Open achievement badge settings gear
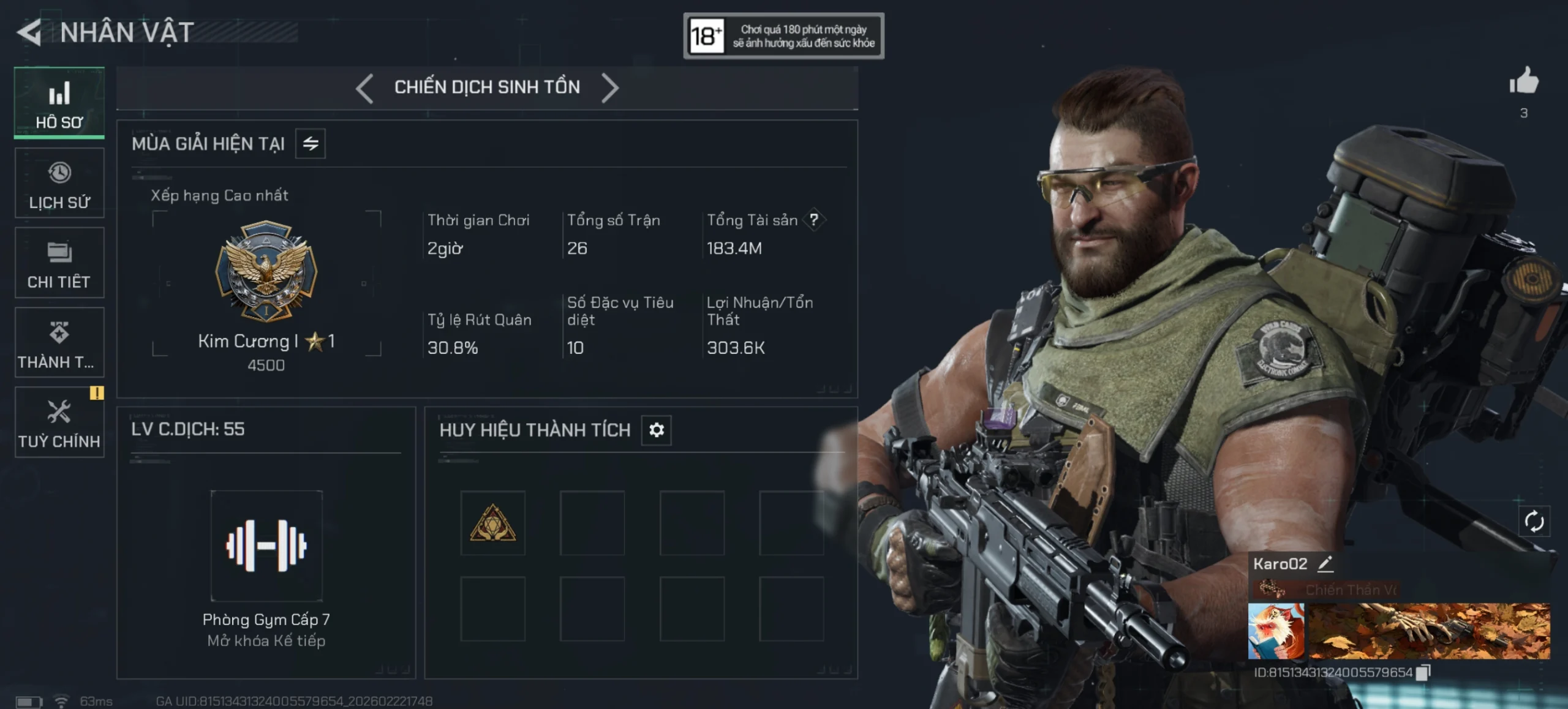The height and width of the screenshot is (709, 1568). (x=657, y=430)
